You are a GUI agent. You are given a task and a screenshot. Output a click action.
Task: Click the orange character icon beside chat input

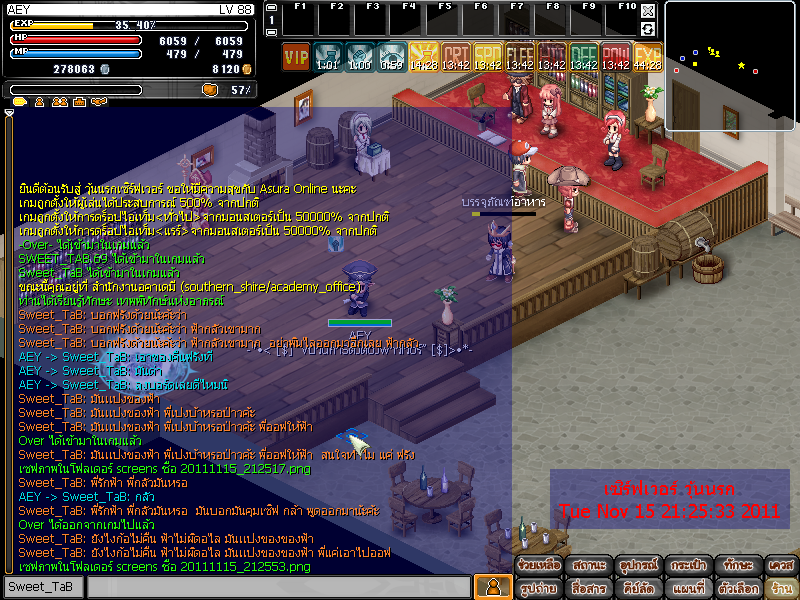491,587
